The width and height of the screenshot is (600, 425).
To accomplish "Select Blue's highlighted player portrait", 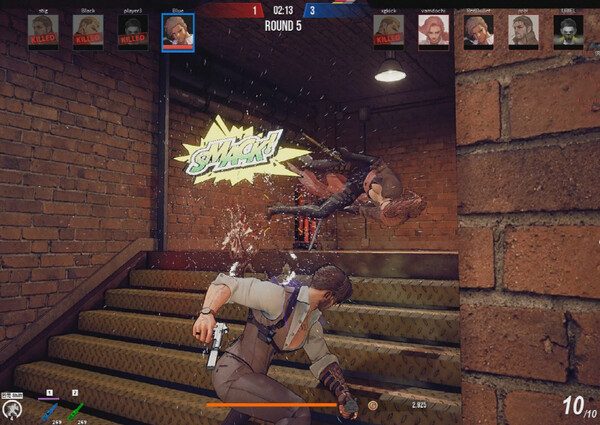I will 178,32.
